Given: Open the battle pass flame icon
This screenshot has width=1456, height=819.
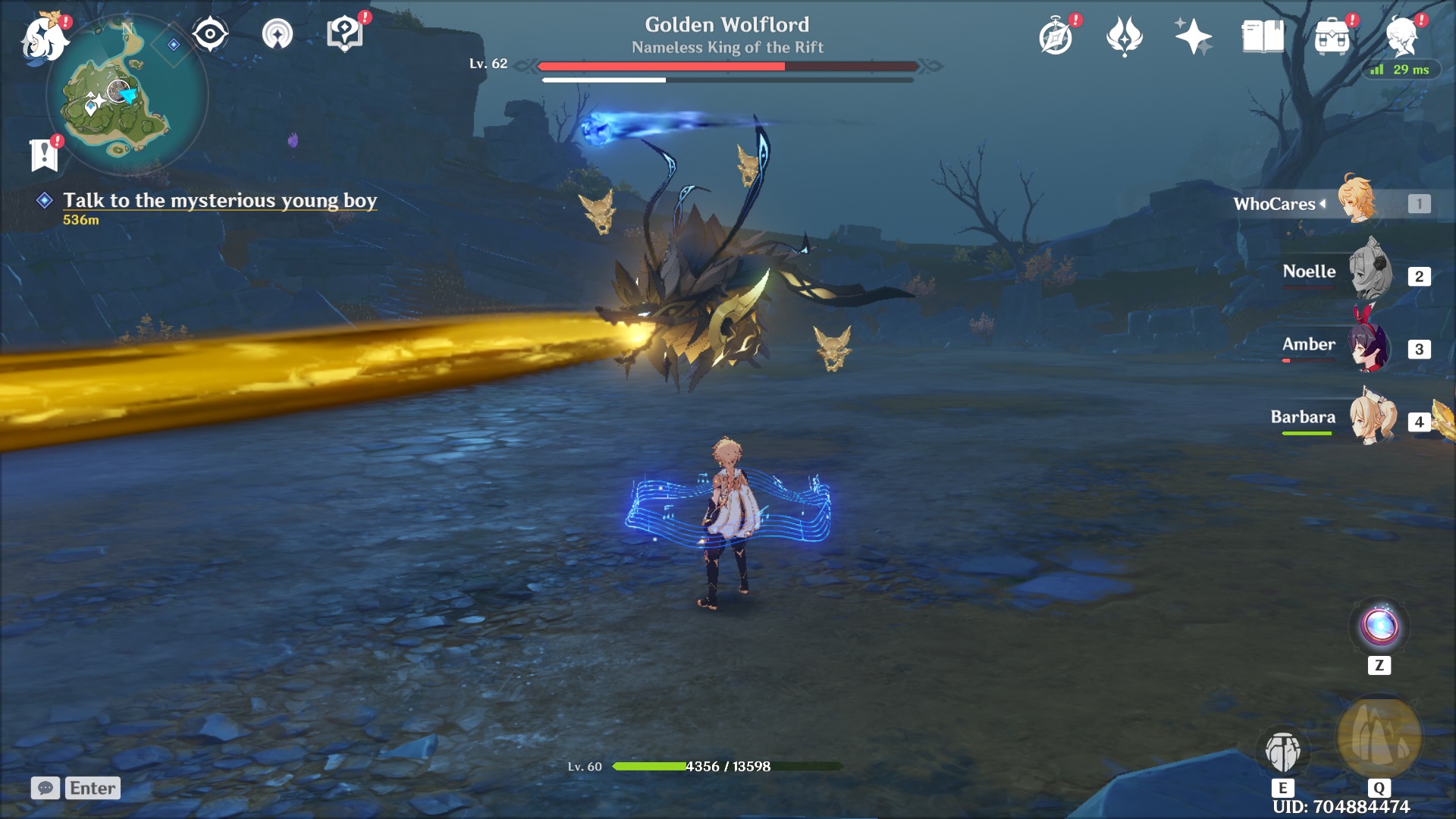Looking at the screenshot, I should tap(1124, 36).
